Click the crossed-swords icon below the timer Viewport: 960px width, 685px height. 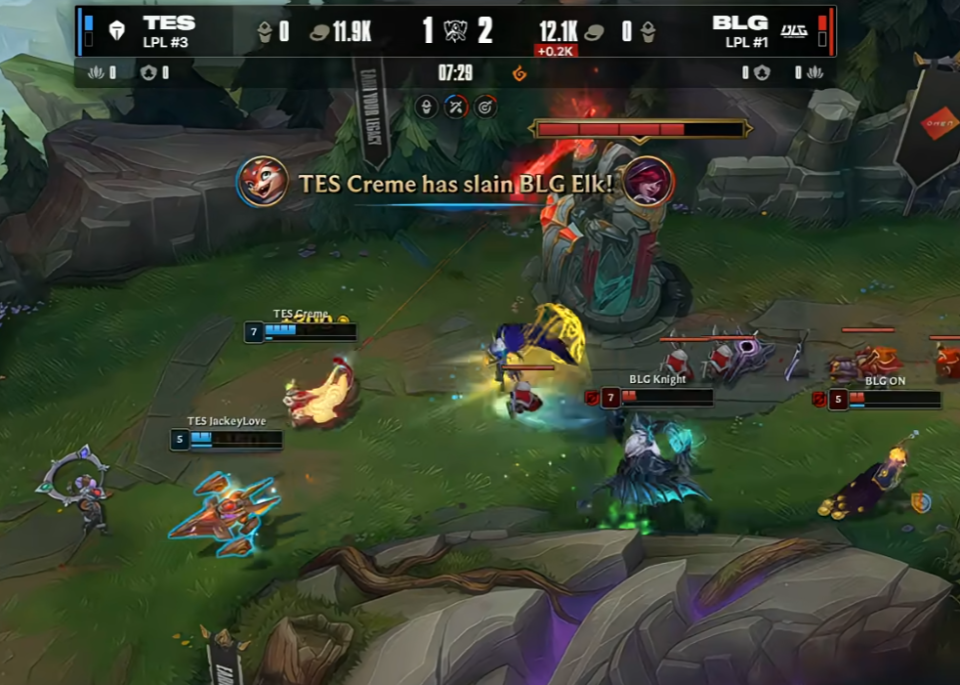pos(456,106)
